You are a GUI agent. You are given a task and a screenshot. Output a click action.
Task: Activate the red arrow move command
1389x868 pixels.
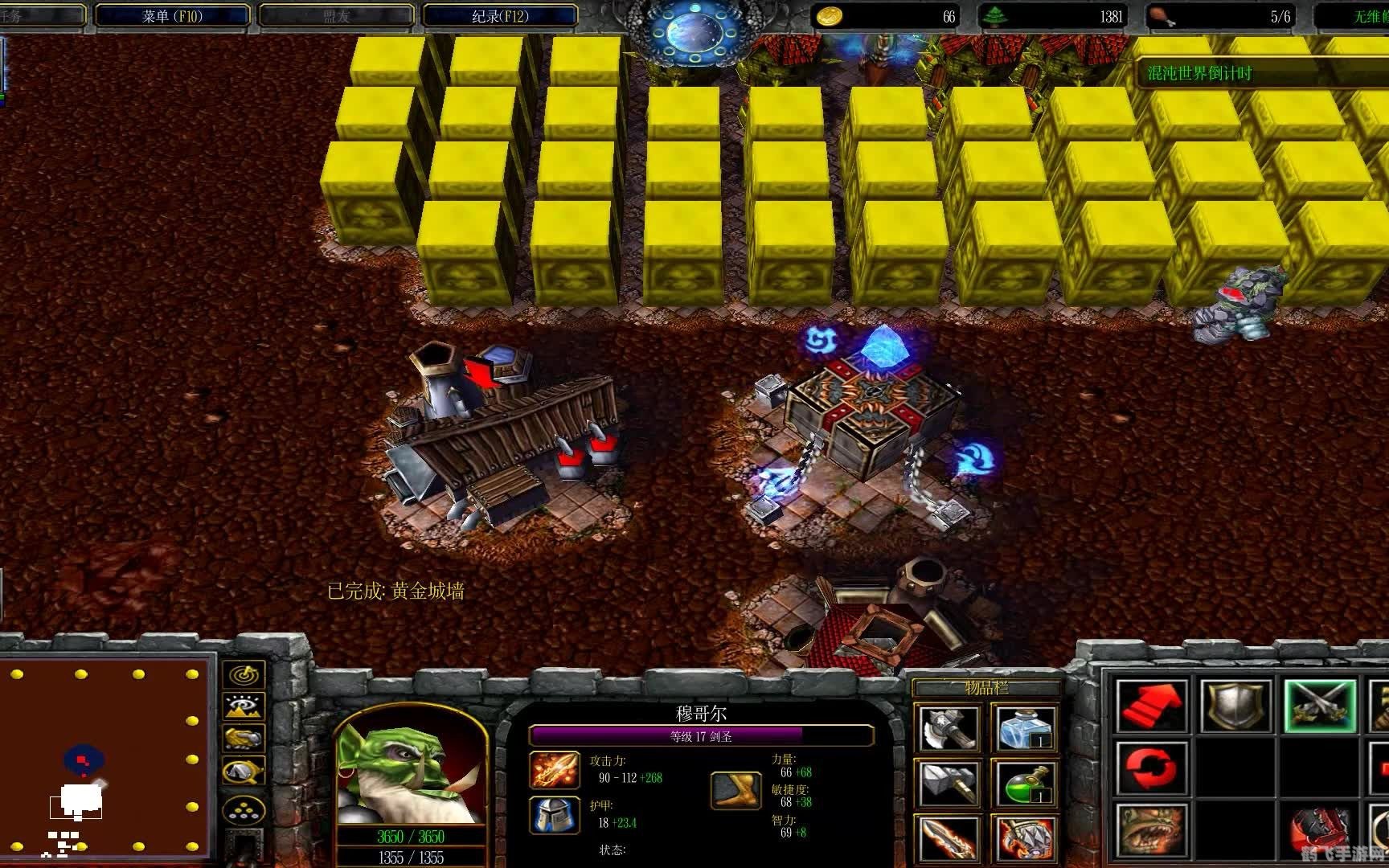(1152, 706)
